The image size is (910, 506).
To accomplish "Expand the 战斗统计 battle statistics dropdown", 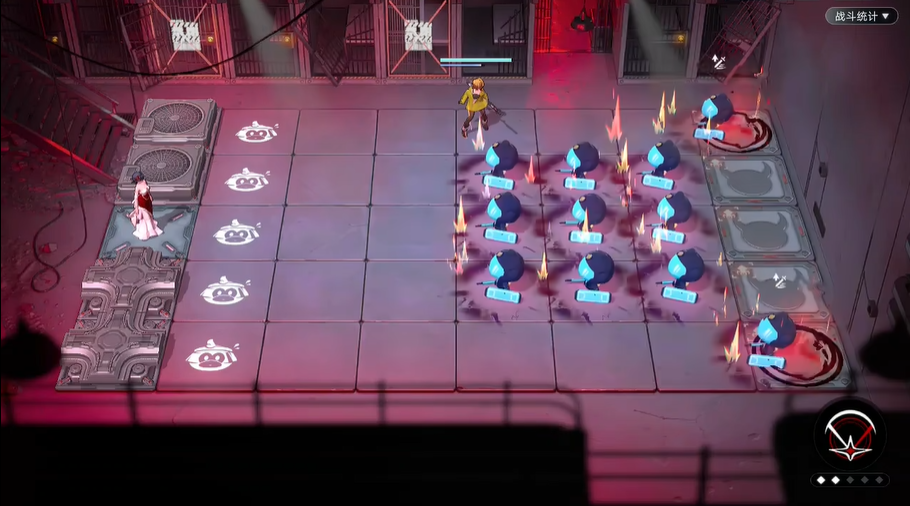I will pyautogui.click(x=860, y=16).
